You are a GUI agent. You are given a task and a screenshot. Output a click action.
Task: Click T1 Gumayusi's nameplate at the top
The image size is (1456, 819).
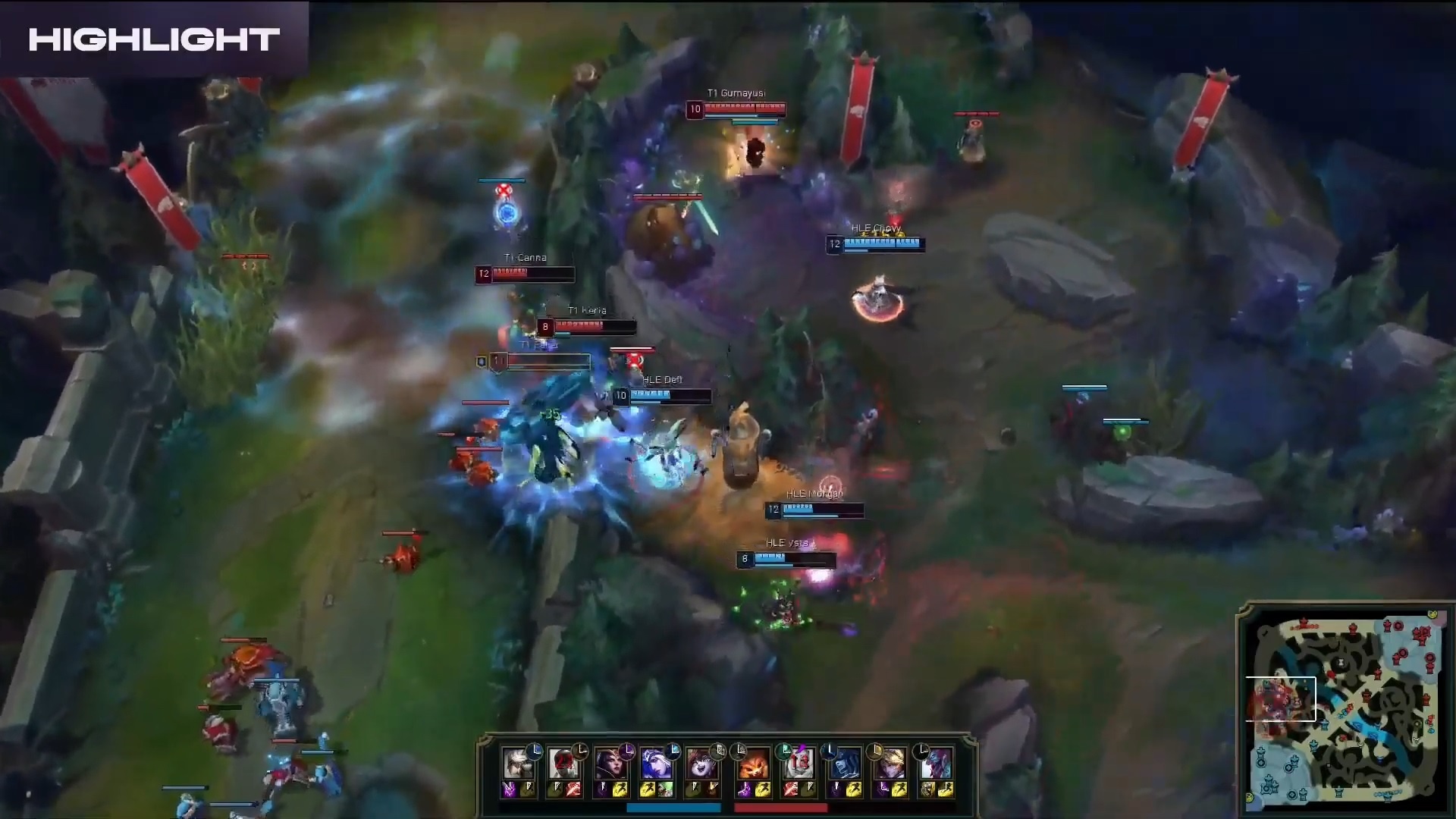click(736, 93)
